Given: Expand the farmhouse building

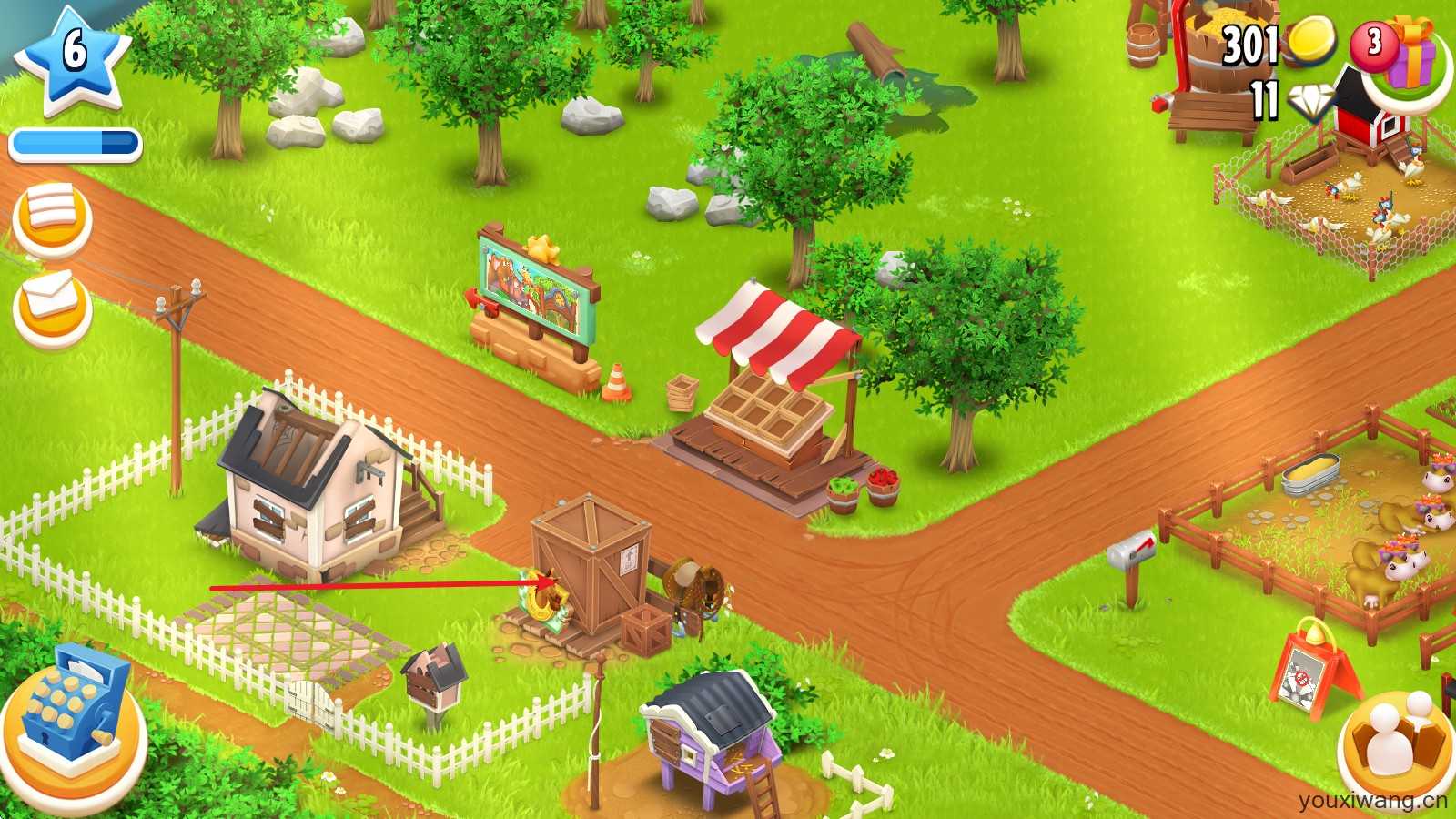Looking at the screenshot, I should (309, 482).
